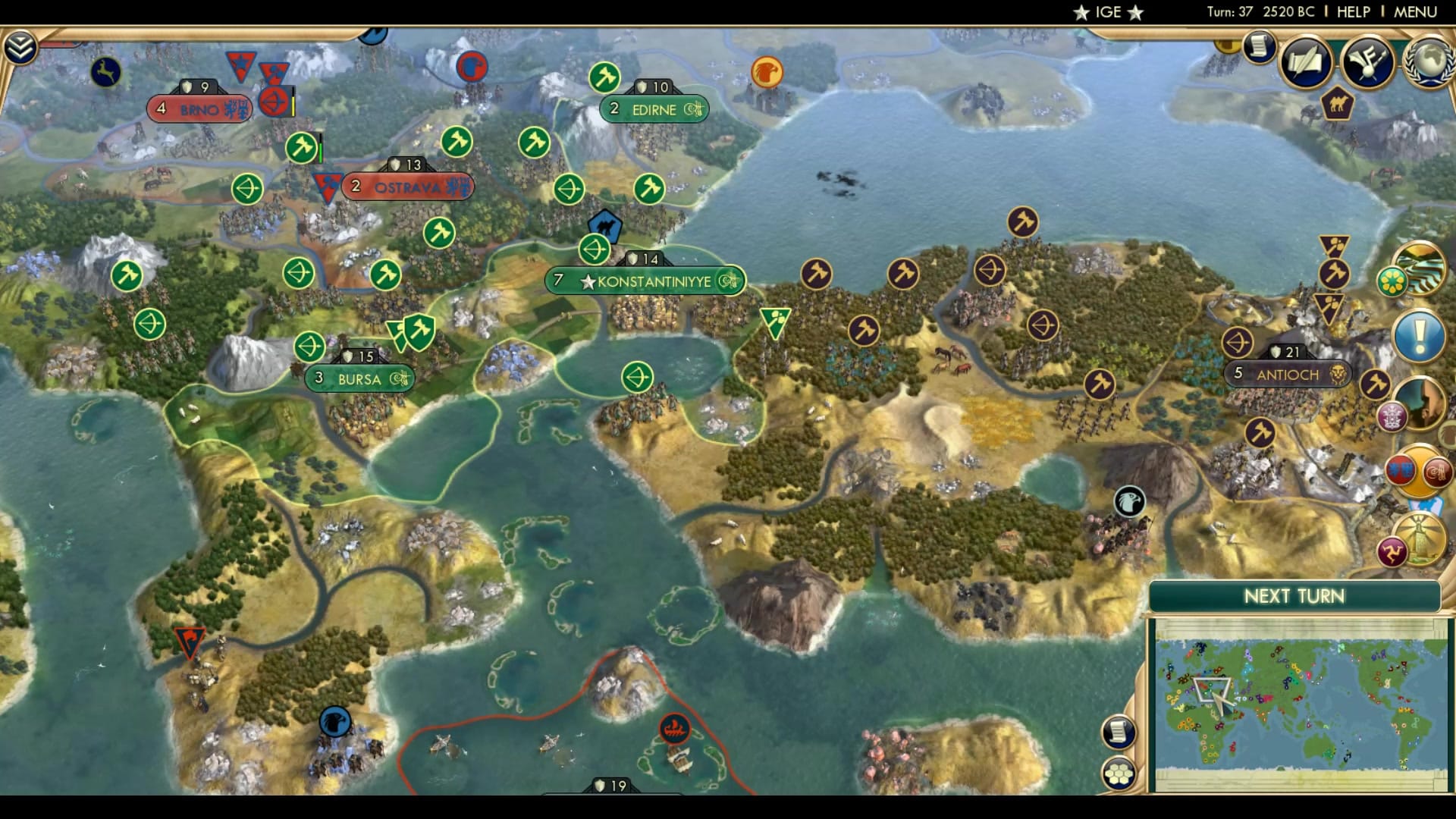The width and height of the screenshot is (1456, 819).
Task: Click HELP in the top bar
Action: [x=1354, y=11]
